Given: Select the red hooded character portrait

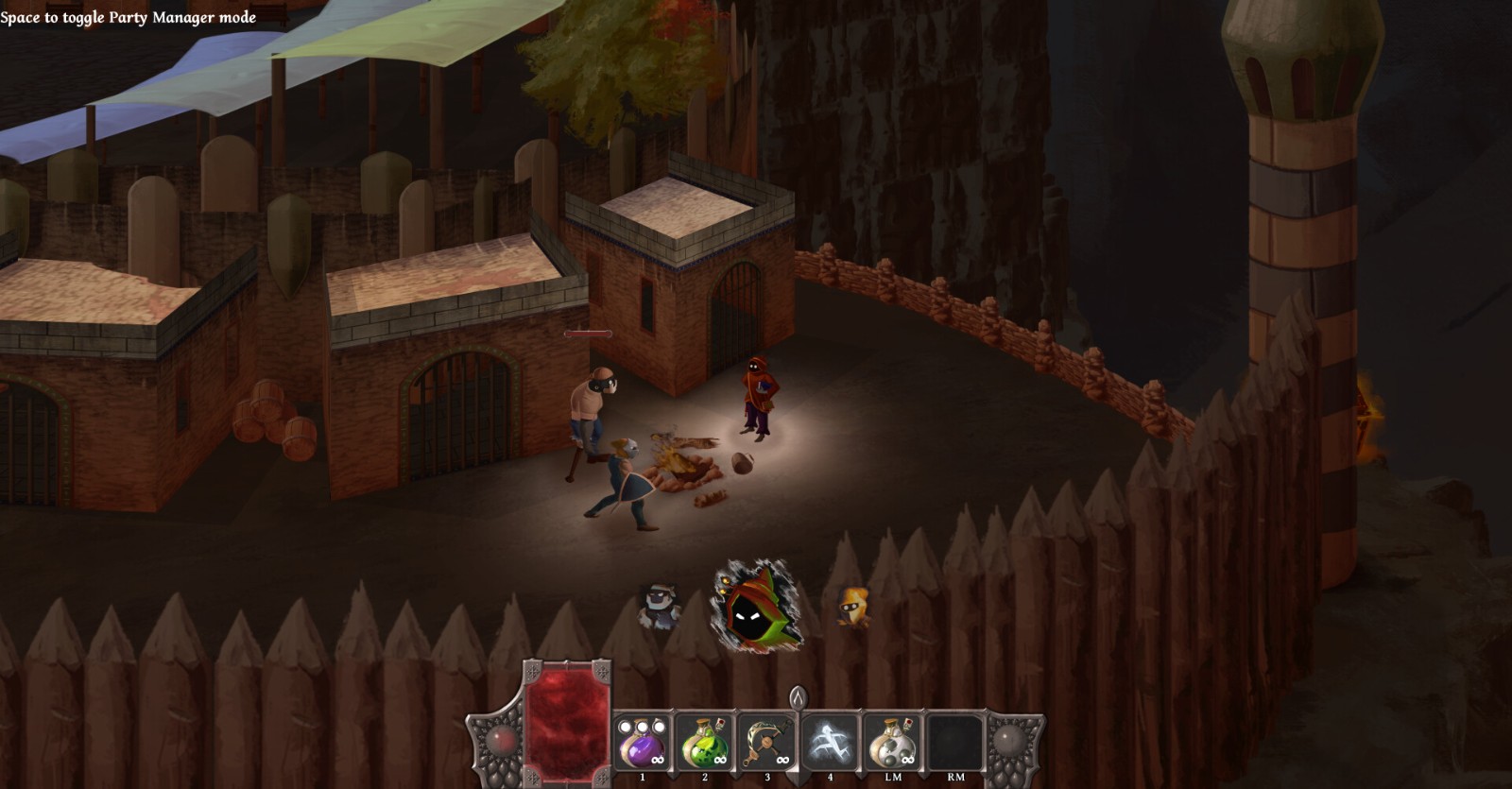Looking at the screenshot, I should [x=755, y=608].
